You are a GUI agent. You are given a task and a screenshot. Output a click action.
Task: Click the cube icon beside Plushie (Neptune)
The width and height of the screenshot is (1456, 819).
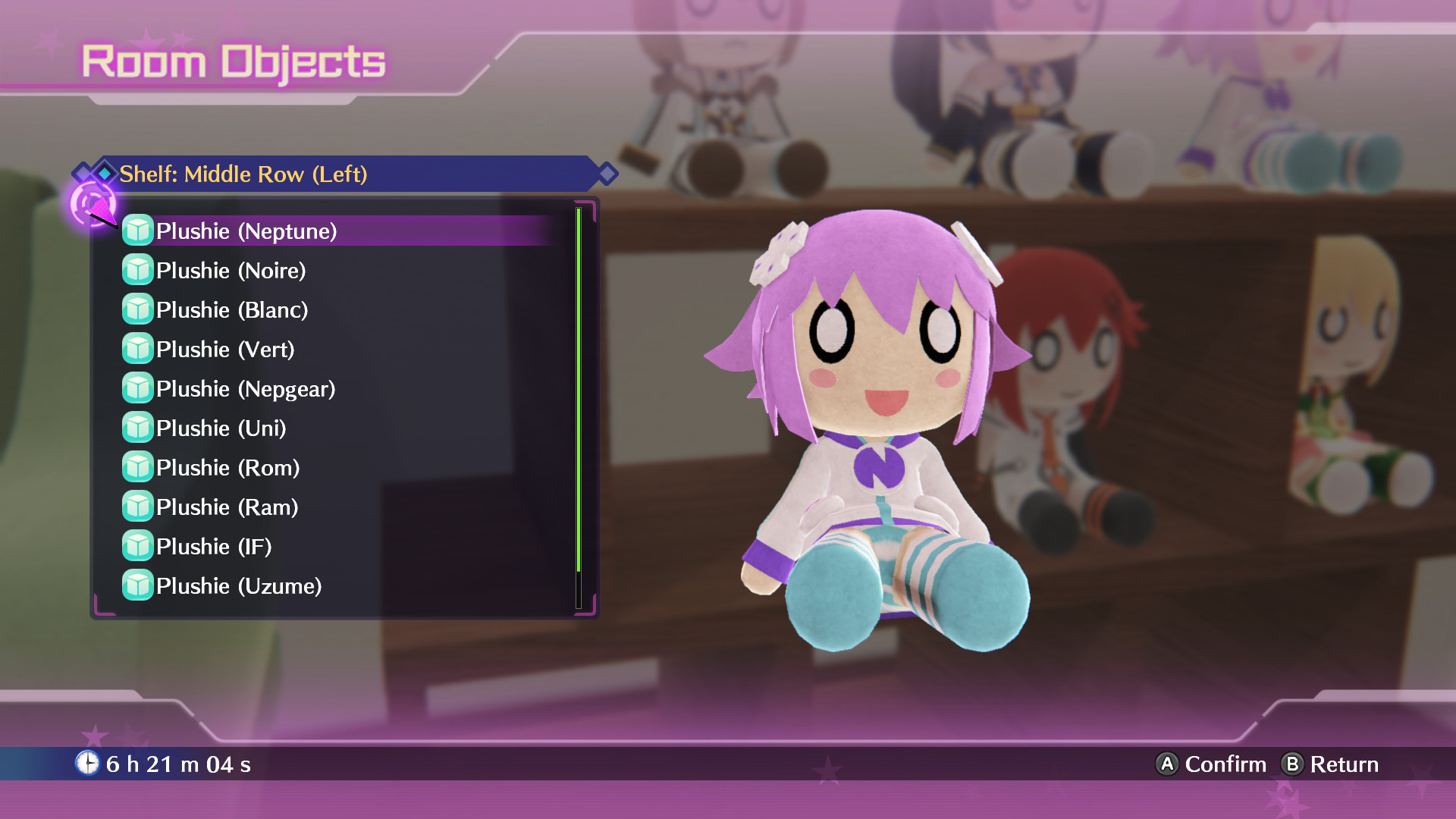[137, 231]
